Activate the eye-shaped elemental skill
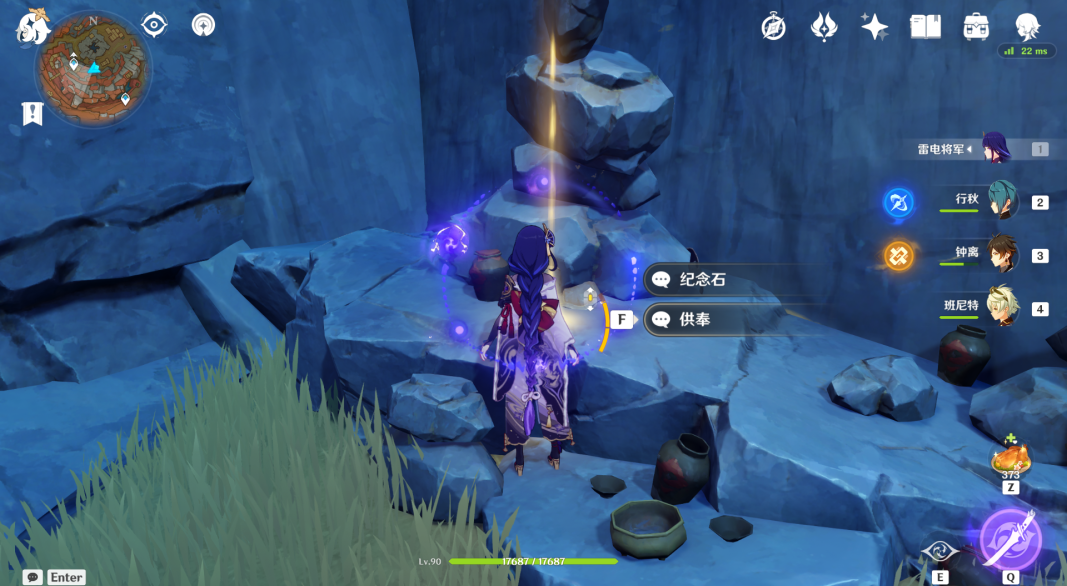The width and height of the screenshot is (1067, 586). pos(940,551)
